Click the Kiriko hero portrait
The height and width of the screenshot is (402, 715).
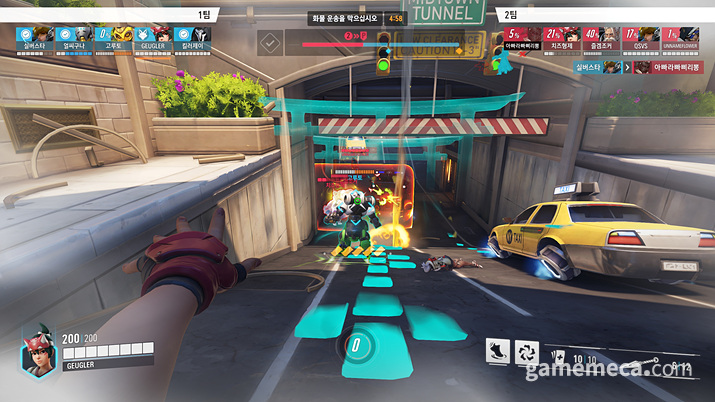[37, 356]
